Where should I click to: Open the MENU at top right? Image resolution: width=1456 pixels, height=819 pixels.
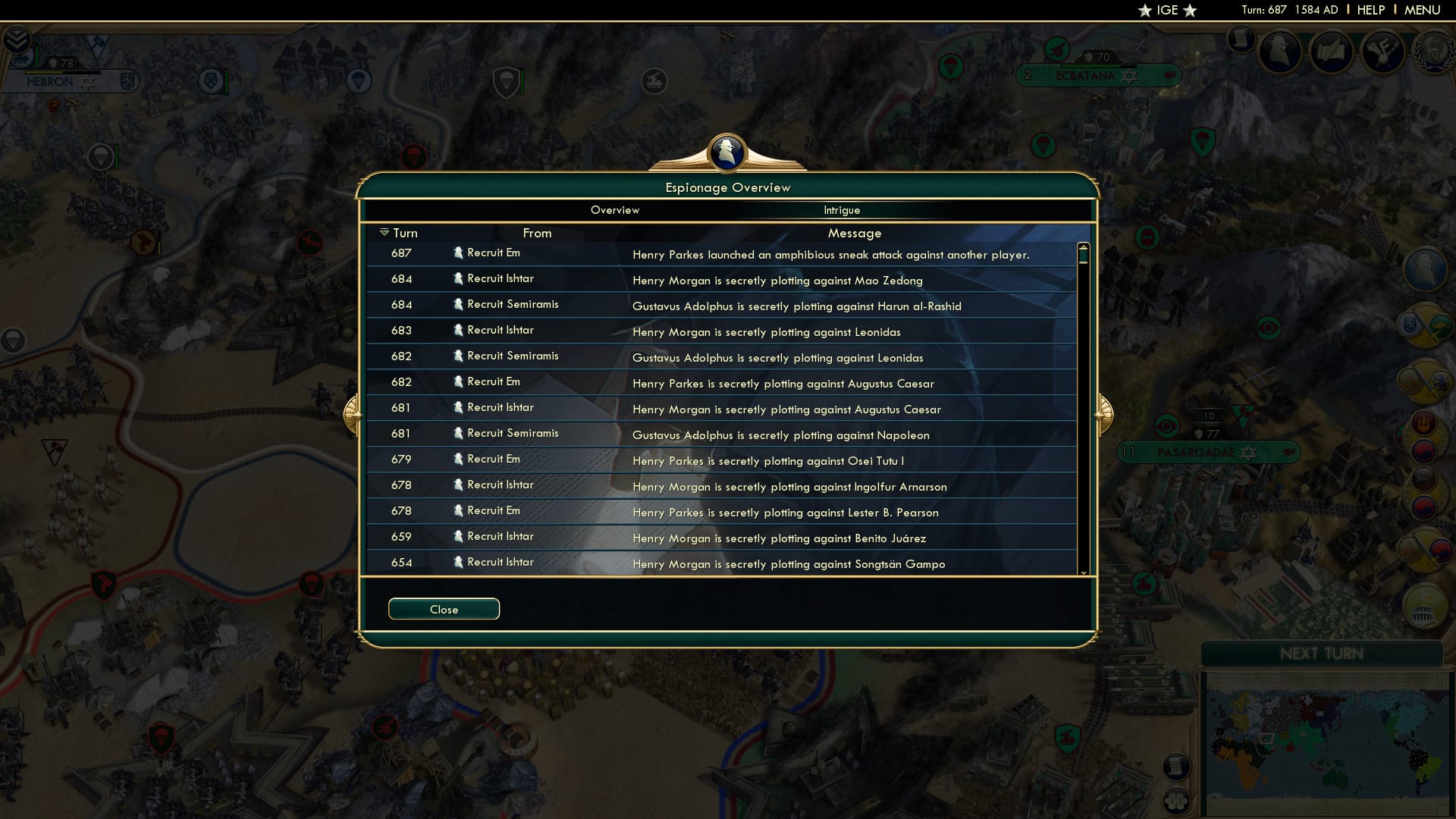click(x=1423, y=10)
